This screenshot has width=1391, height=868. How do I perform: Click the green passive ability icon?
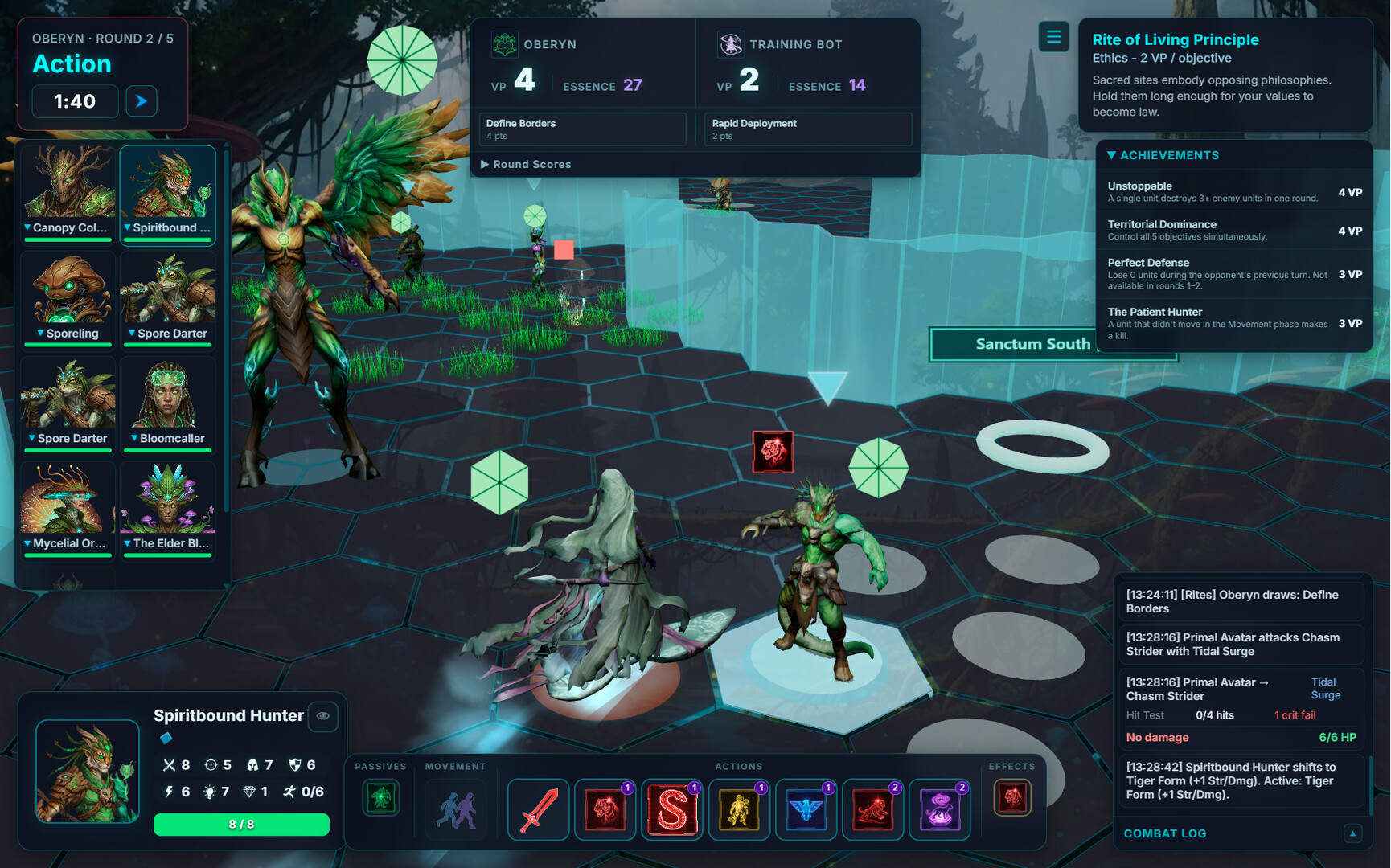pyautogui.click(x=380, y=798)
